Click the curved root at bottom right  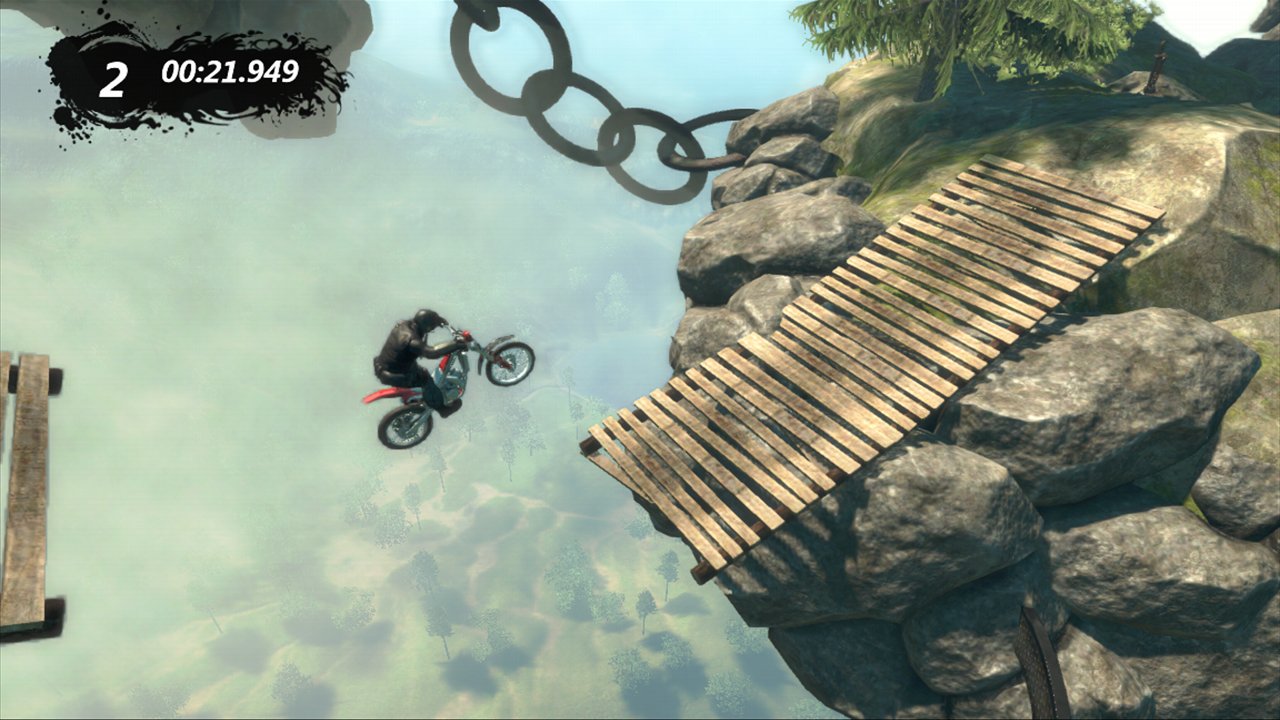[1040, 660]
